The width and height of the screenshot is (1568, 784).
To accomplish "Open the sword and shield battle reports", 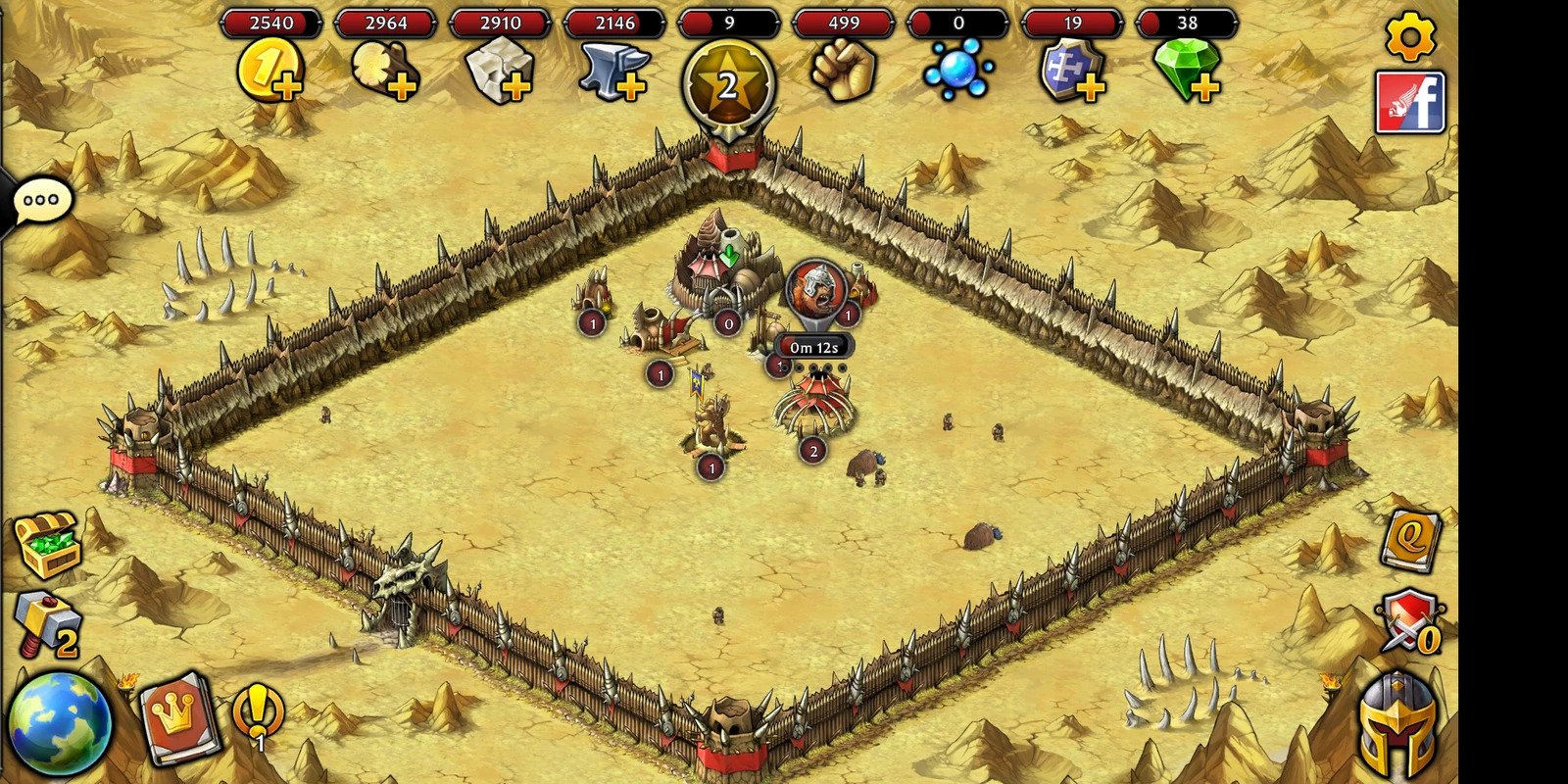I will click(x=1410, y=621).
